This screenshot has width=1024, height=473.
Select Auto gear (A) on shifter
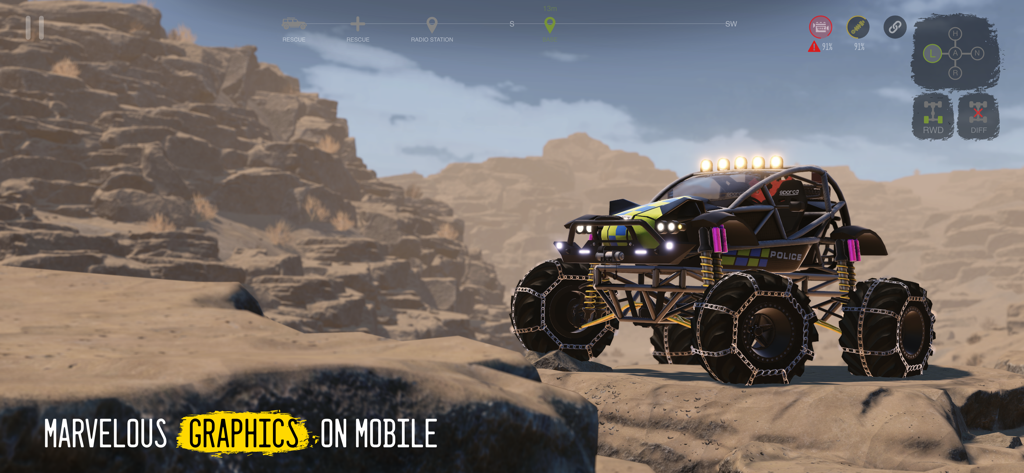955,53
